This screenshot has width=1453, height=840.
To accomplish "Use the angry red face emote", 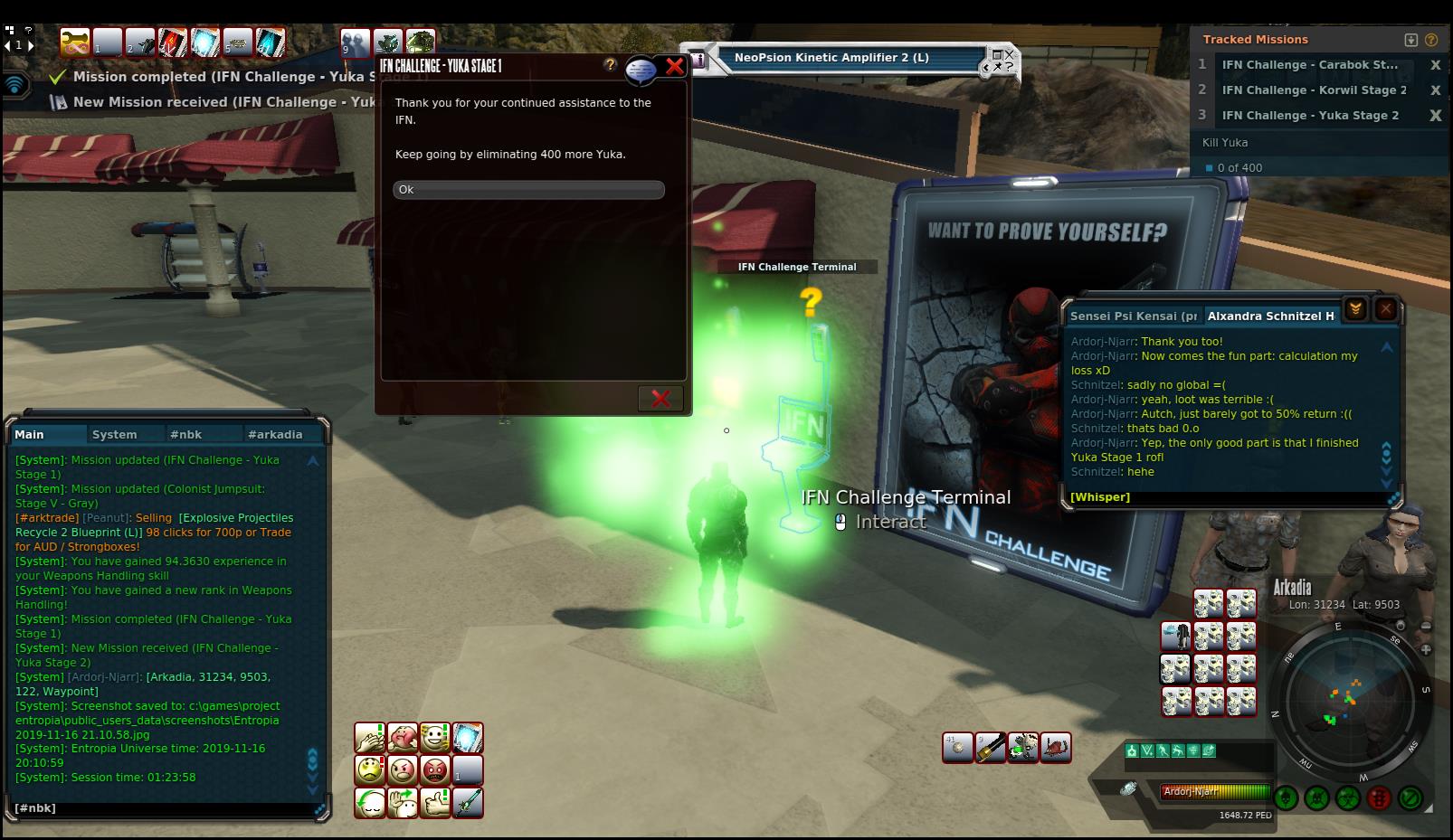I will point(435,771).
